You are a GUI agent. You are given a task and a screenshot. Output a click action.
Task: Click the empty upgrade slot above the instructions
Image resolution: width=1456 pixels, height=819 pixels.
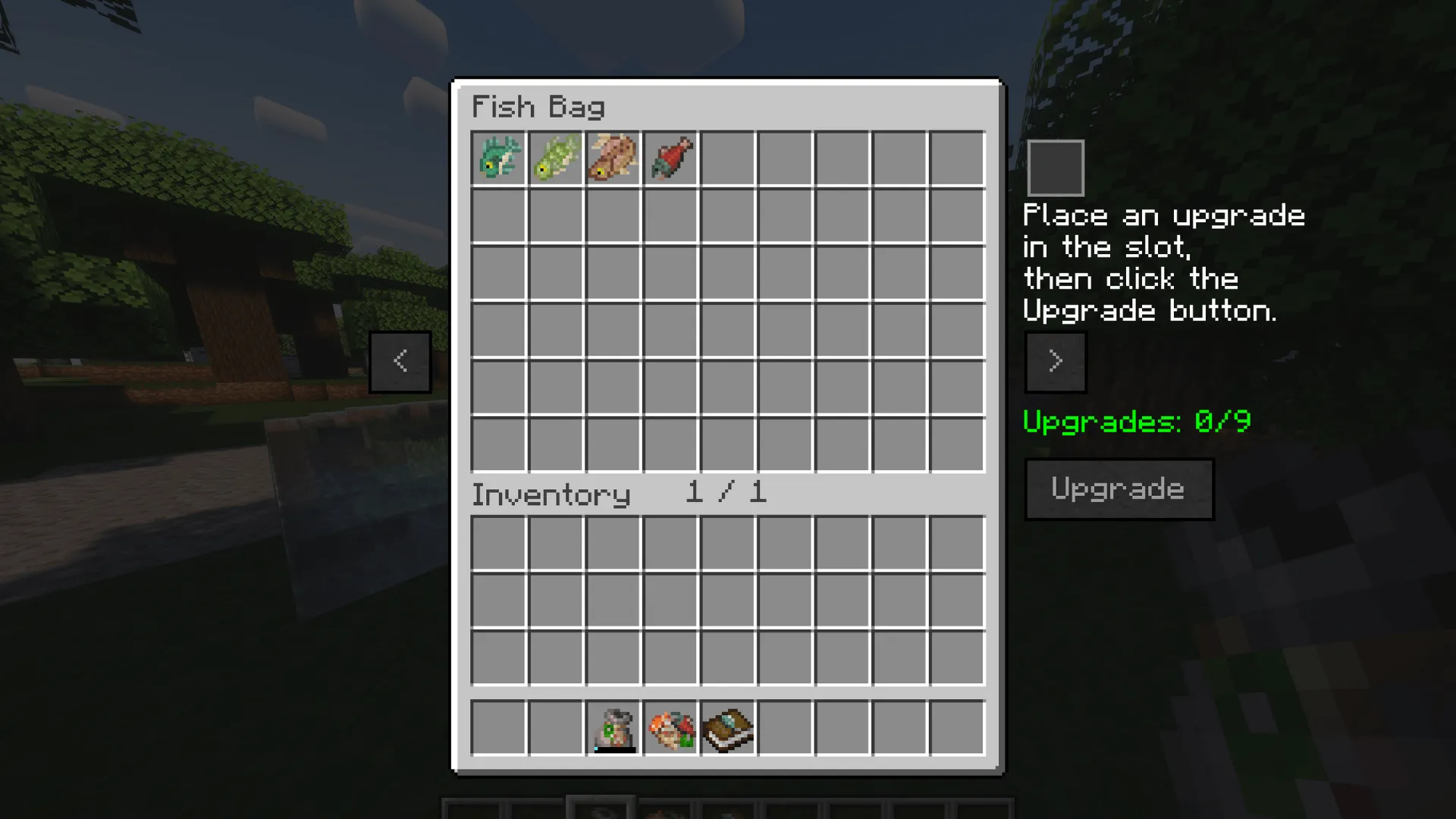coord(1056,167)
